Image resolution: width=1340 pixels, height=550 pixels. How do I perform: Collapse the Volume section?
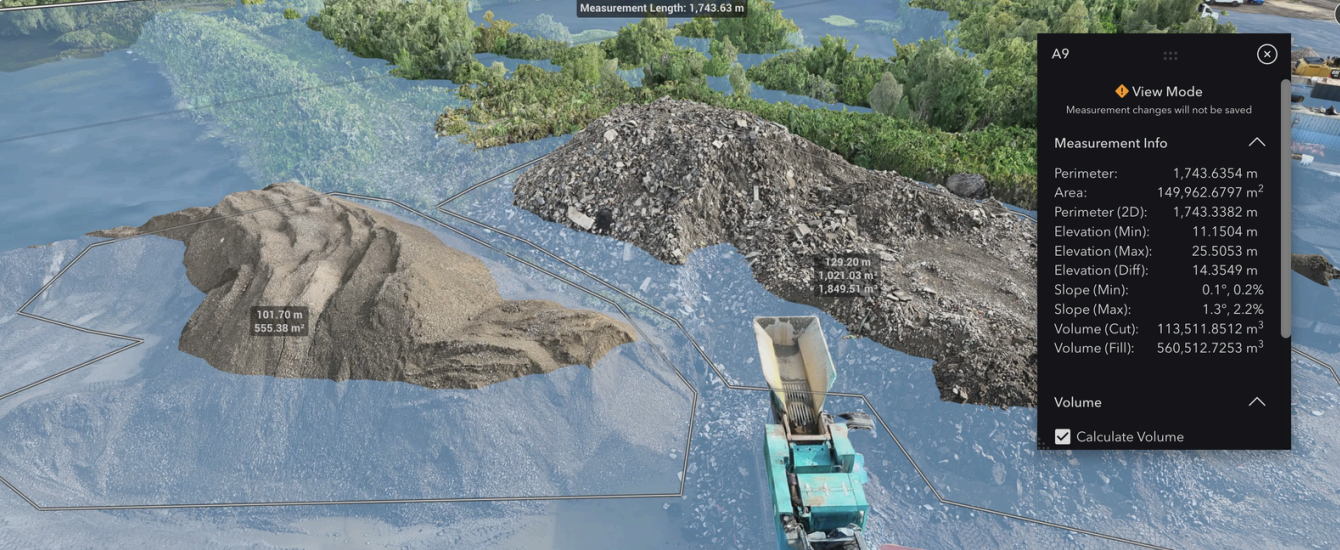(1256, 402)
